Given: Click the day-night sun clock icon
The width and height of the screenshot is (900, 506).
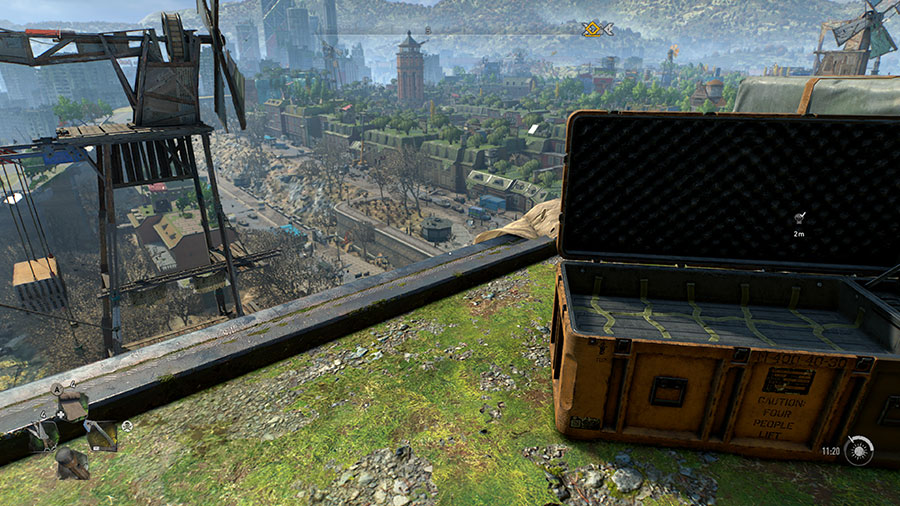Looking at the screenshot, I should point(859,451).
